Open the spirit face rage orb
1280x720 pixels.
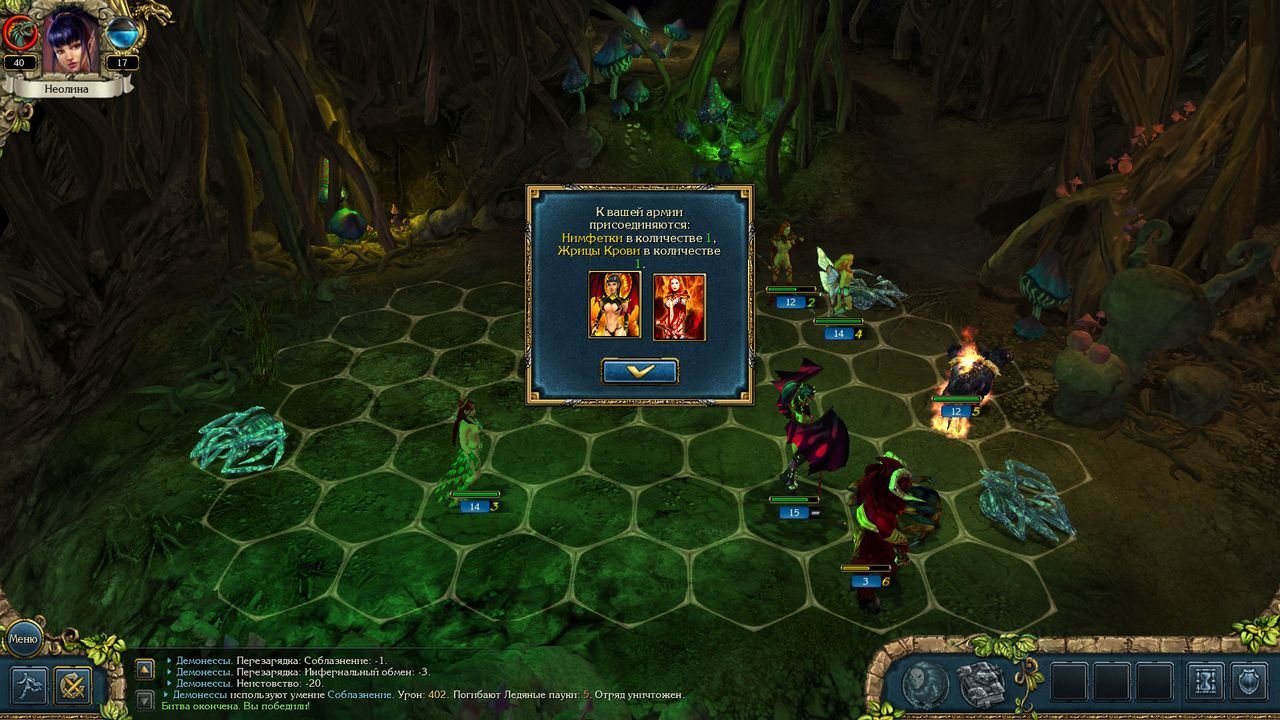coord(925,683)
